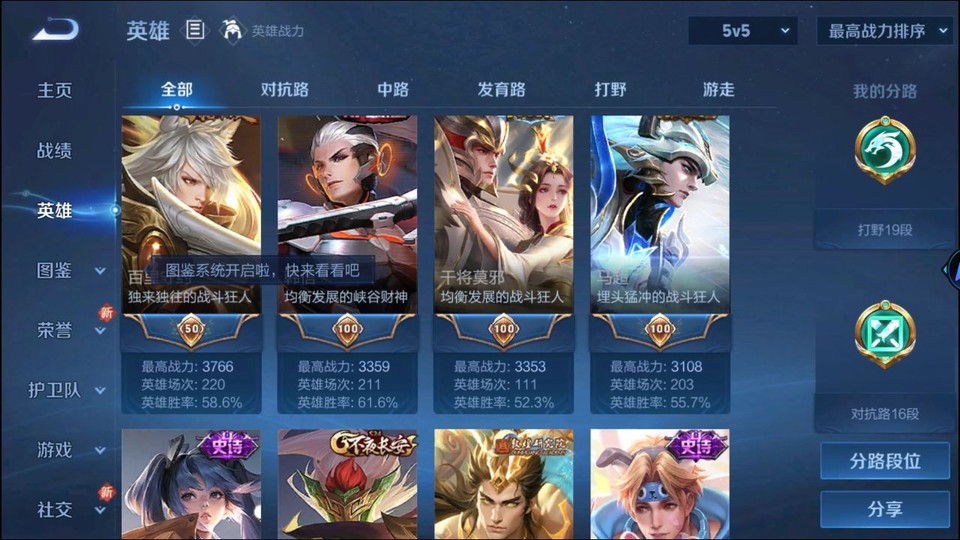This screenshot has width=960, height=540.
Task: Open the 5v5 mode dropdown
Action: coord(742,31)
